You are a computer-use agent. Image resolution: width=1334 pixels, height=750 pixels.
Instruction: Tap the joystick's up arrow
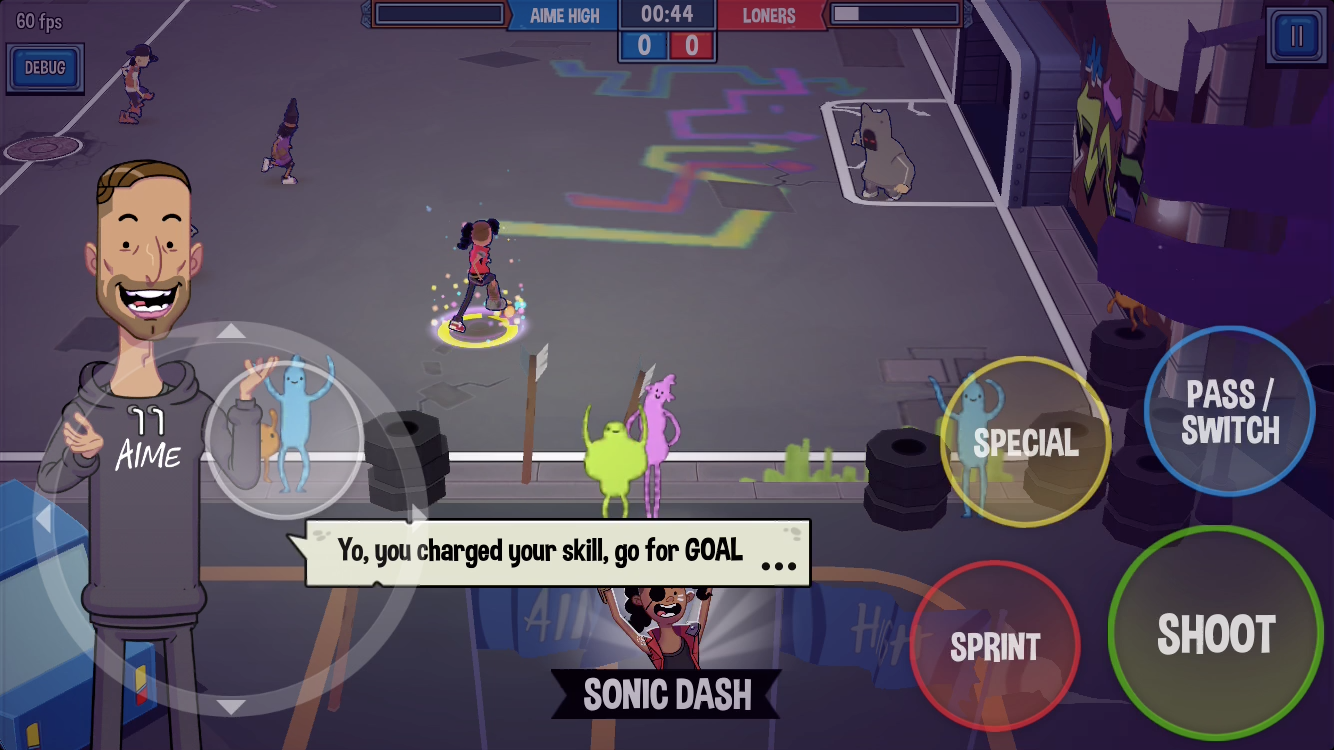[x=231, y=330]
